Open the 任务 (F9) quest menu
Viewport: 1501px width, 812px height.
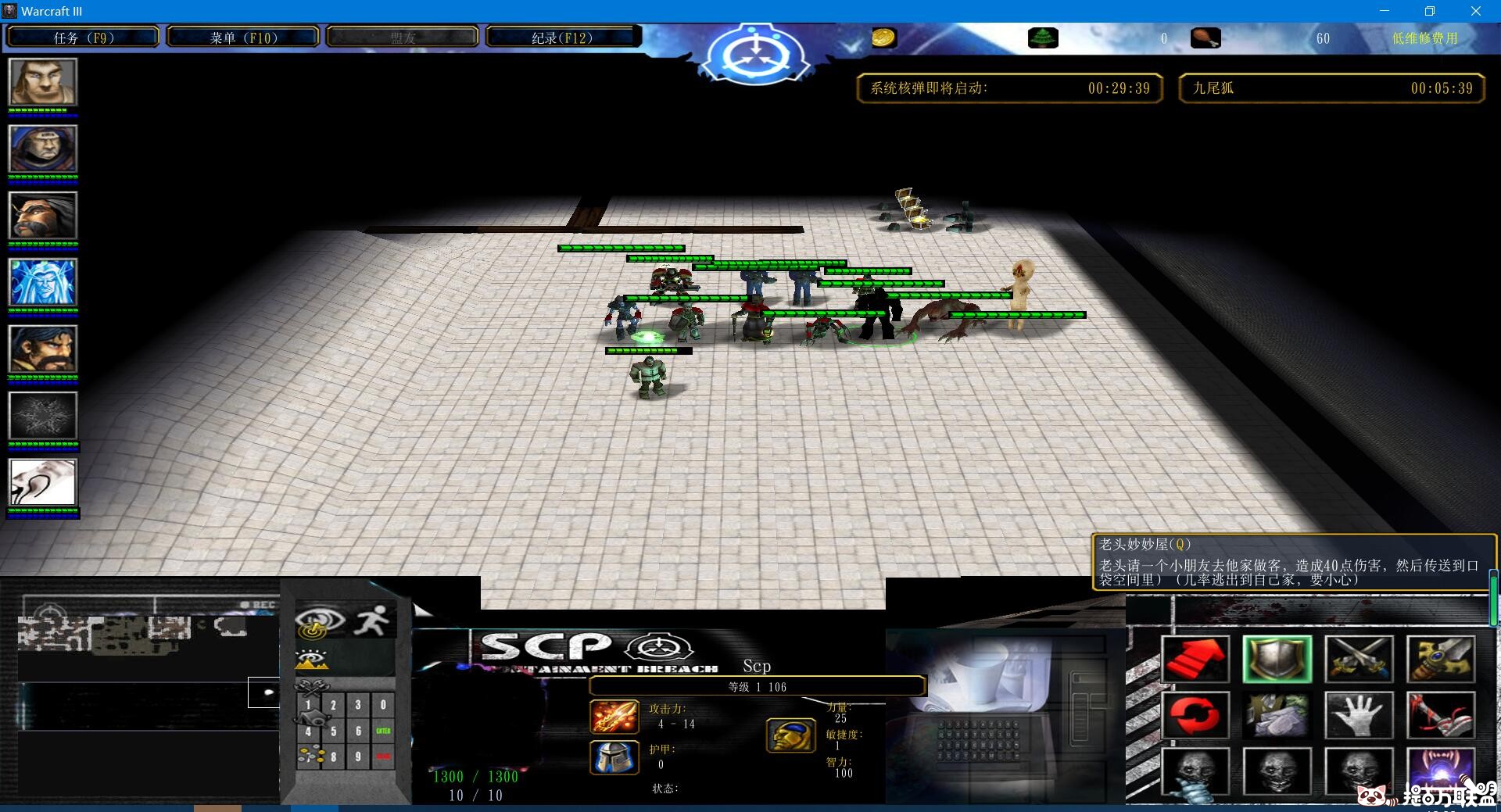[x=83, y=38]
